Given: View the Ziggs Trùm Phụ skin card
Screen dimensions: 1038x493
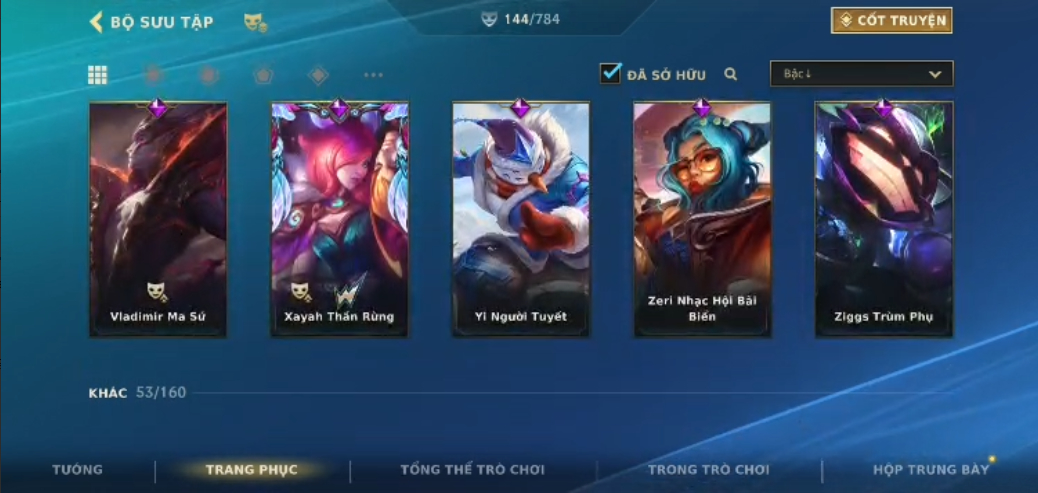Looking at the screenshot, I should (883, 220).
